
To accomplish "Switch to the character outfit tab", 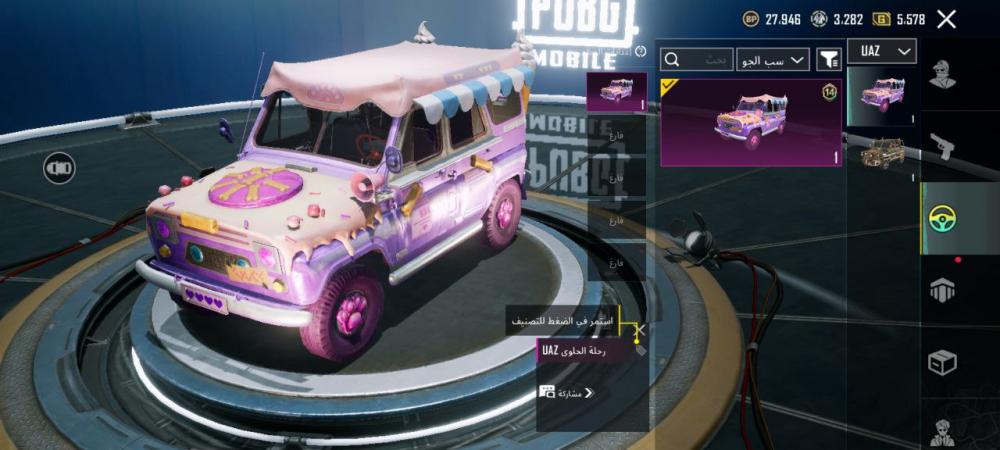I will click(942, 75).
